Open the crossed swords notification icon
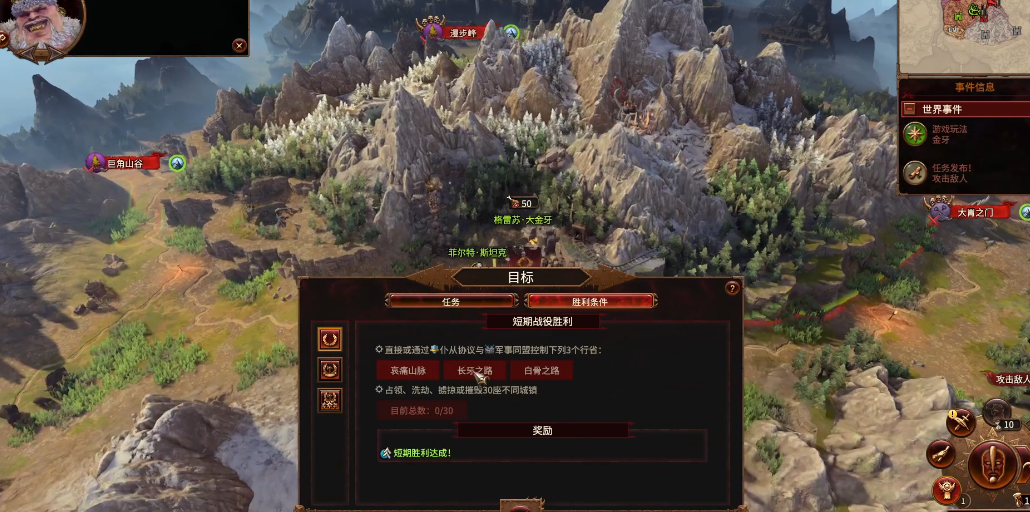1030x512 pixels. 962,423
